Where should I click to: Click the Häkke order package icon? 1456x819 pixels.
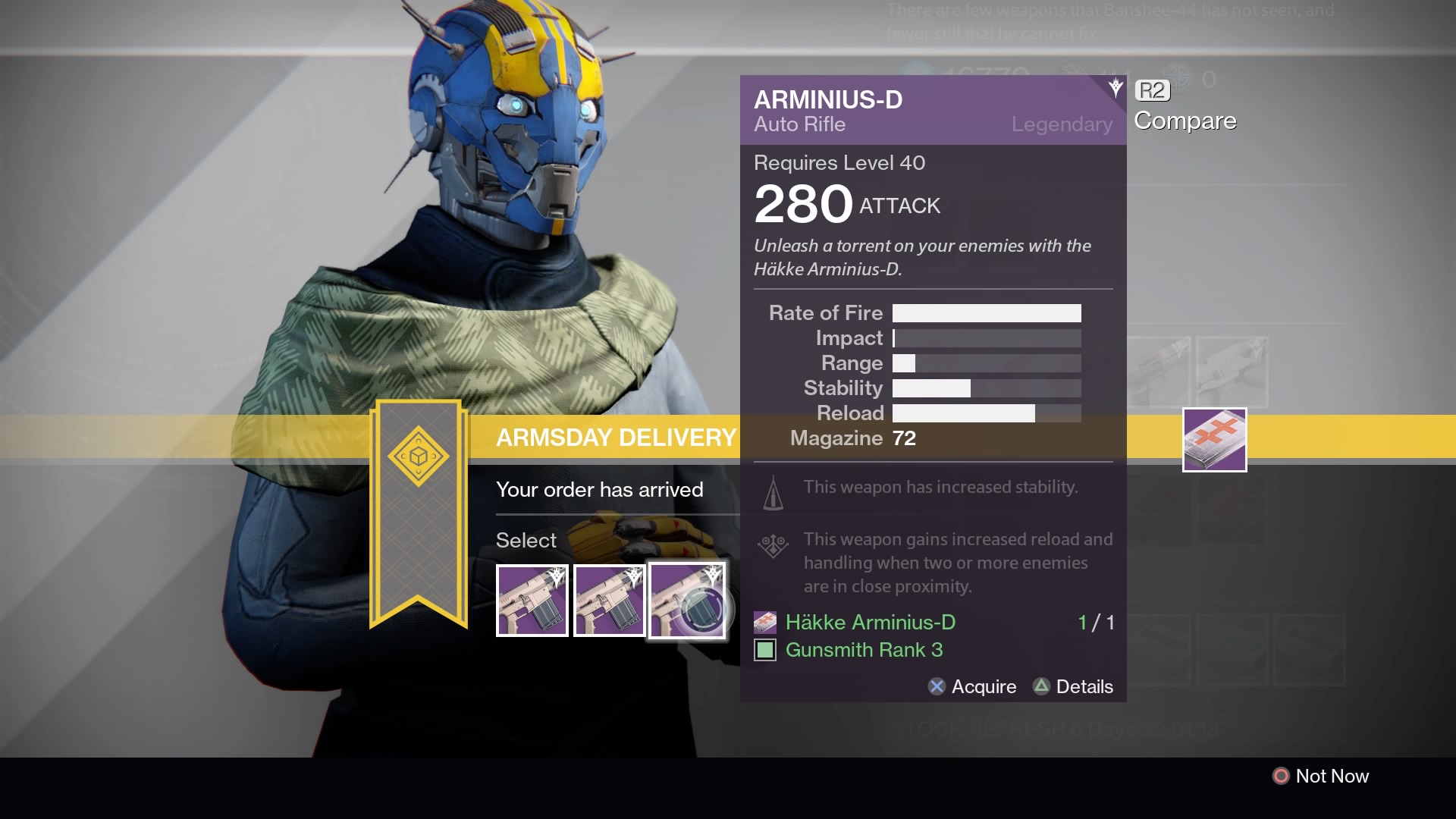tap(1214, 440)
